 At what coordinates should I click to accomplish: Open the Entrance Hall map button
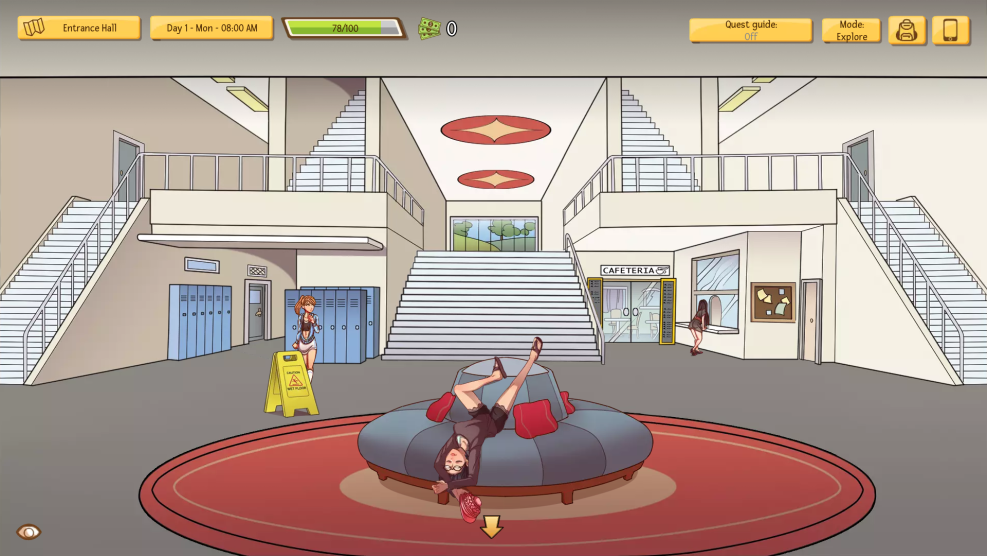78,28
